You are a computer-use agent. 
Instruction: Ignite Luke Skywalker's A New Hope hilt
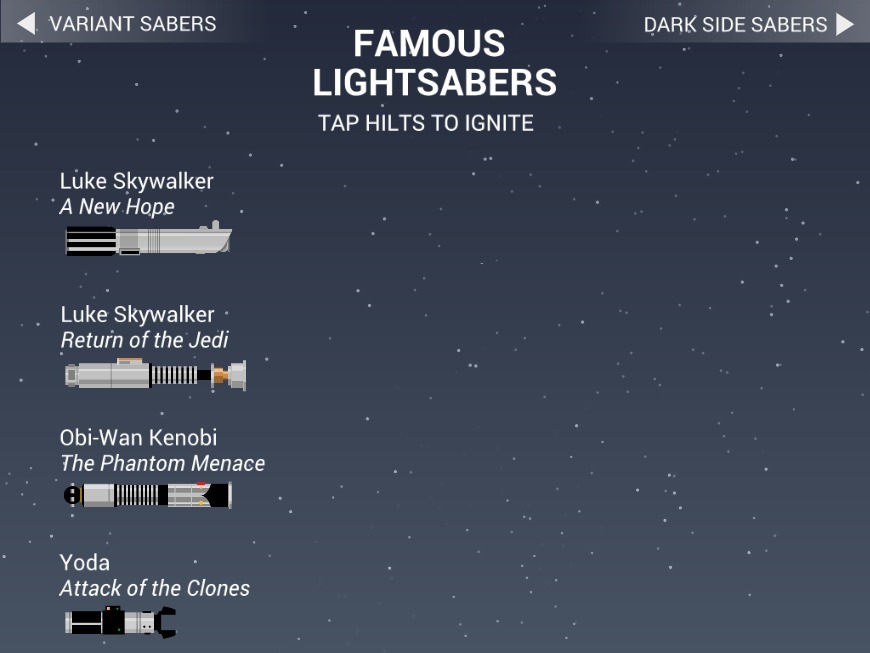pyautogui.click(x=148, y=241)
